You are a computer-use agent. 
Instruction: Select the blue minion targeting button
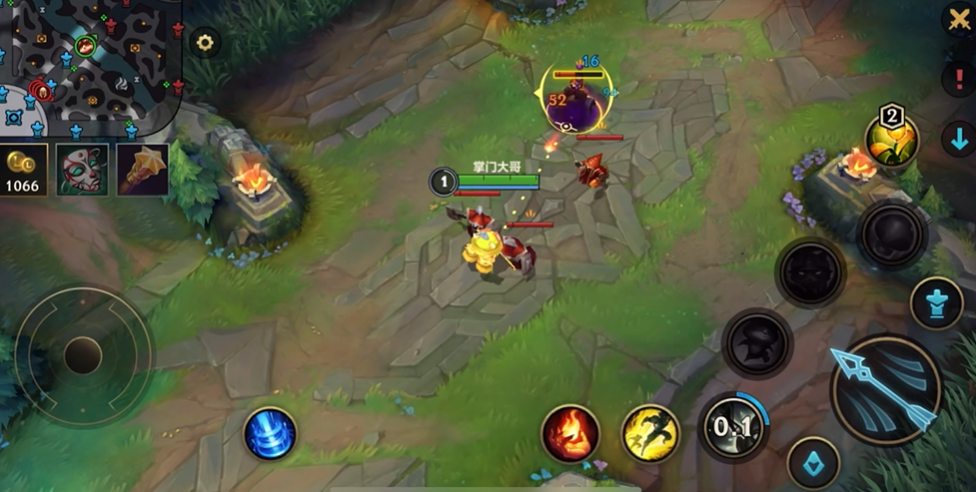click(x=812, y=463)
